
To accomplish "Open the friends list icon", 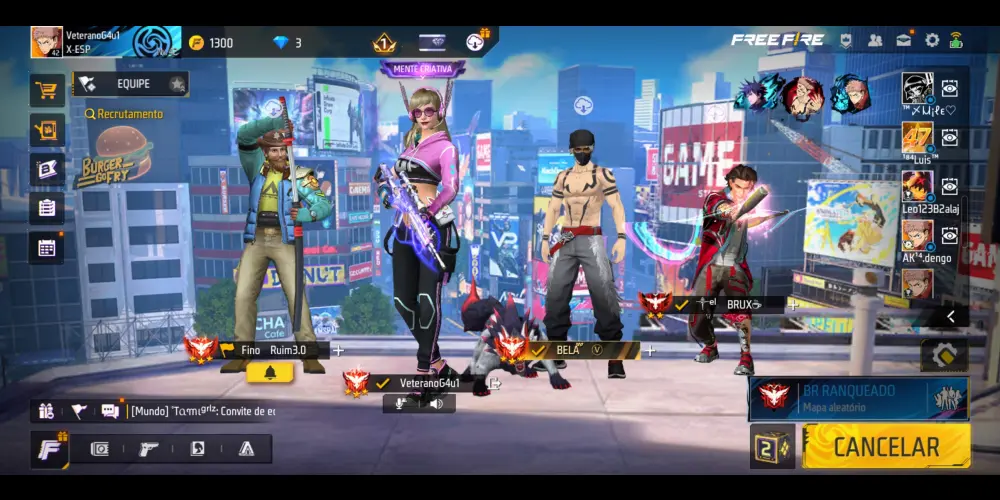I will coord(875,40).
